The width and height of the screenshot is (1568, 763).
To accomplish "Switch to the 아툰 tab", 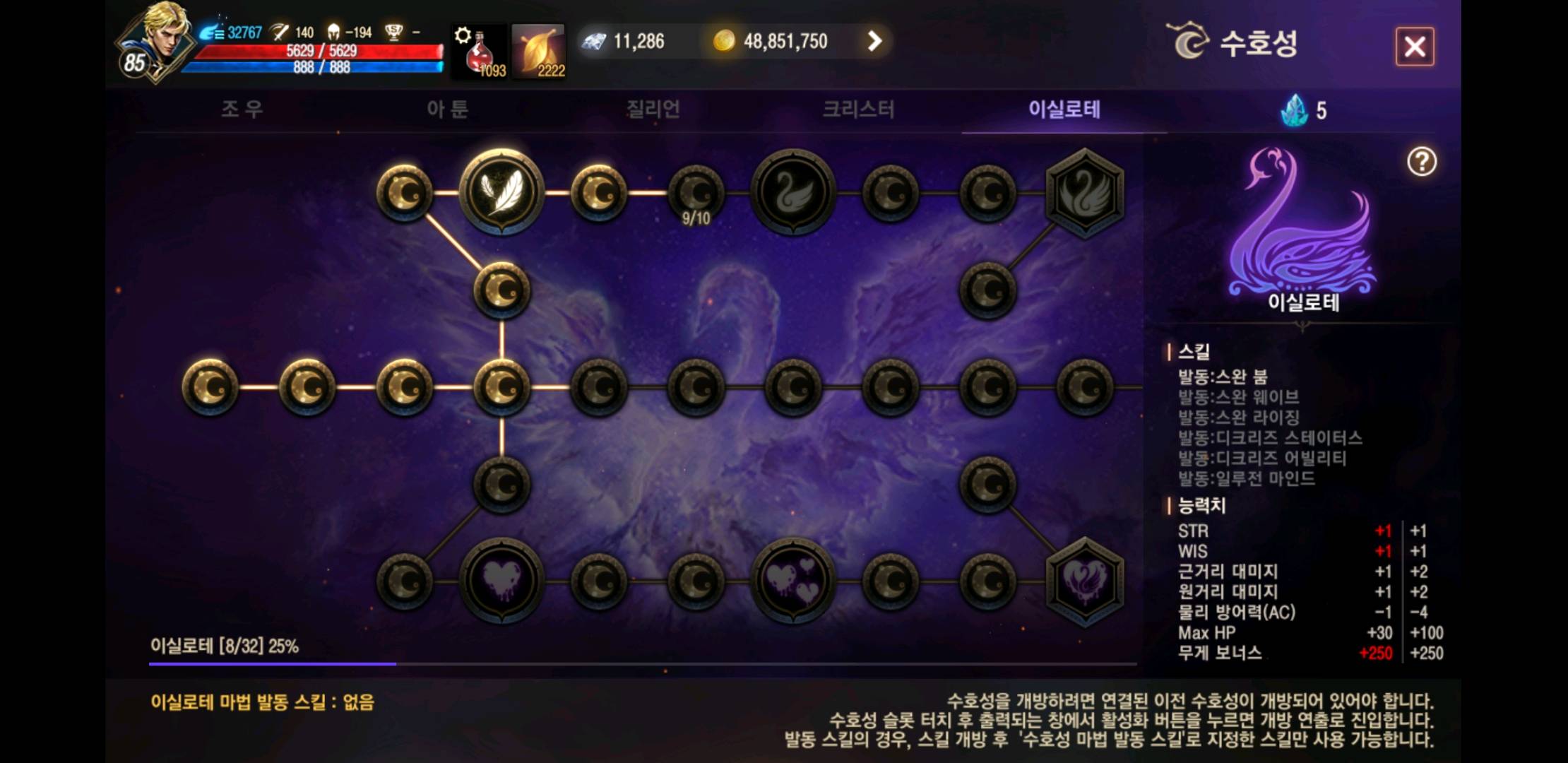I will [x=447, y=110].
